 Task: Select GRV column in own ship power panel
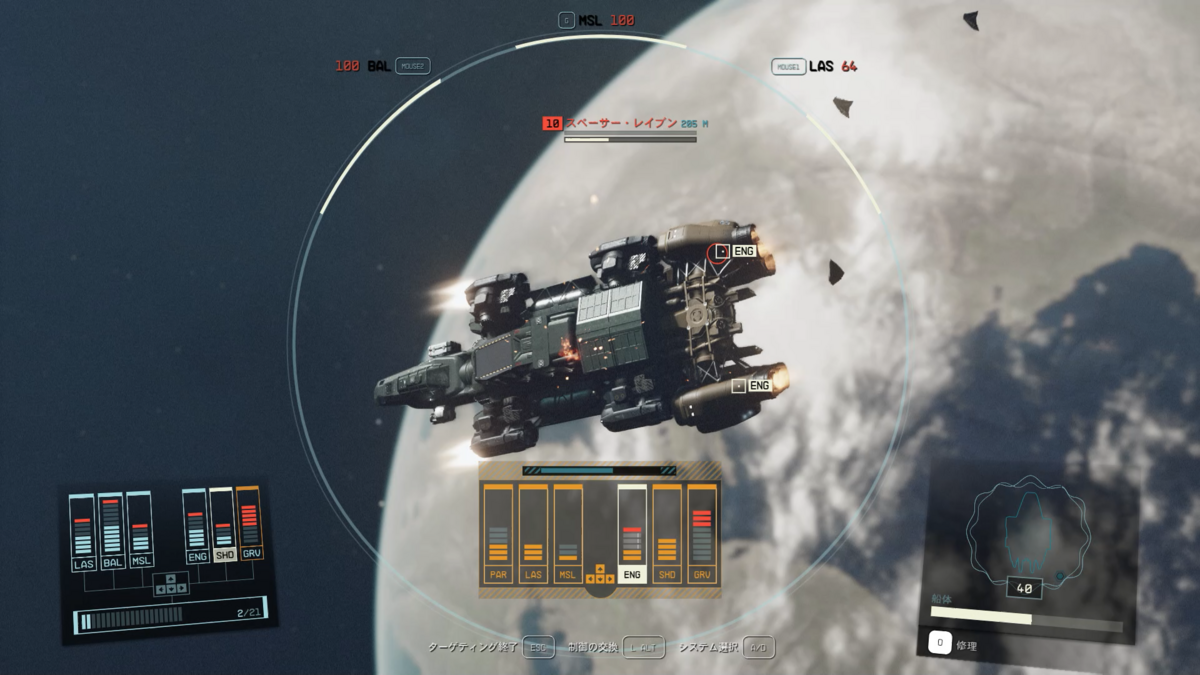click(249, 523)
